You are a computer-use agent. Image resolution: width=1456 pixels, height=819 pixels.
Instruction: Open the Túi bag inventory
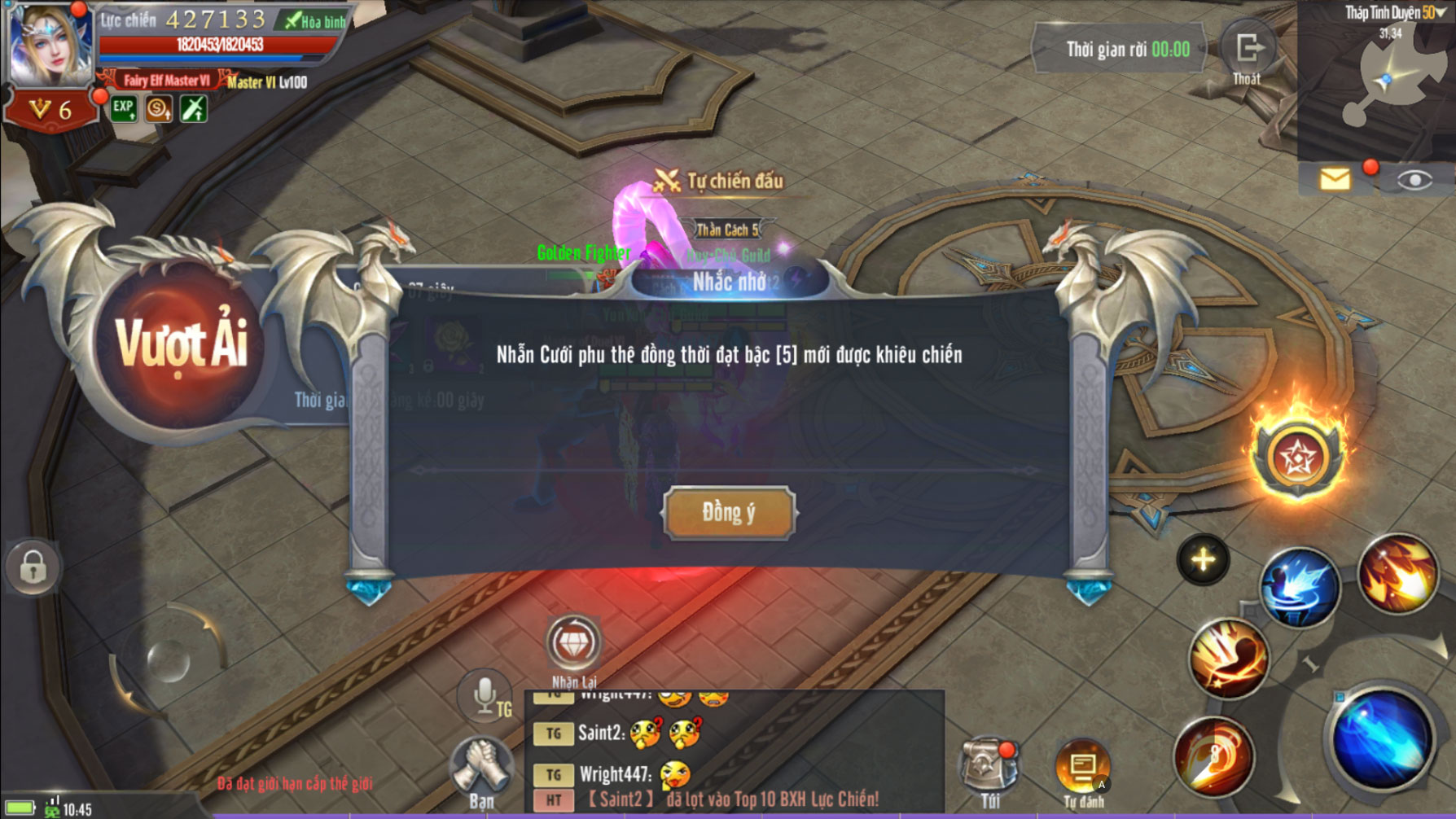tap(989, 769)
